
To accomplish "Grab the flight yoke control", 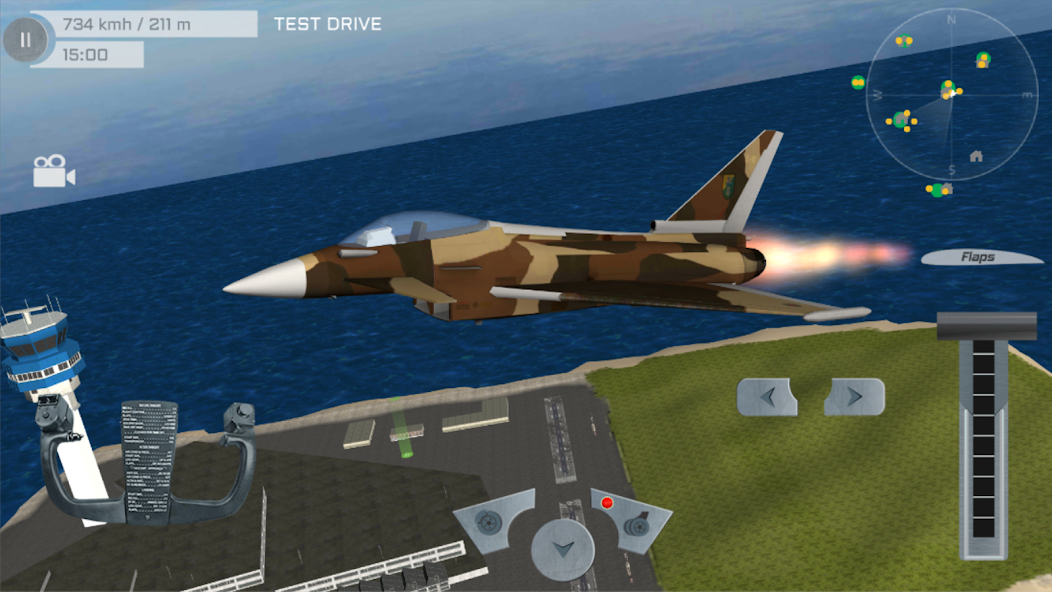I will pyautogui.click(x=147, y=462).
